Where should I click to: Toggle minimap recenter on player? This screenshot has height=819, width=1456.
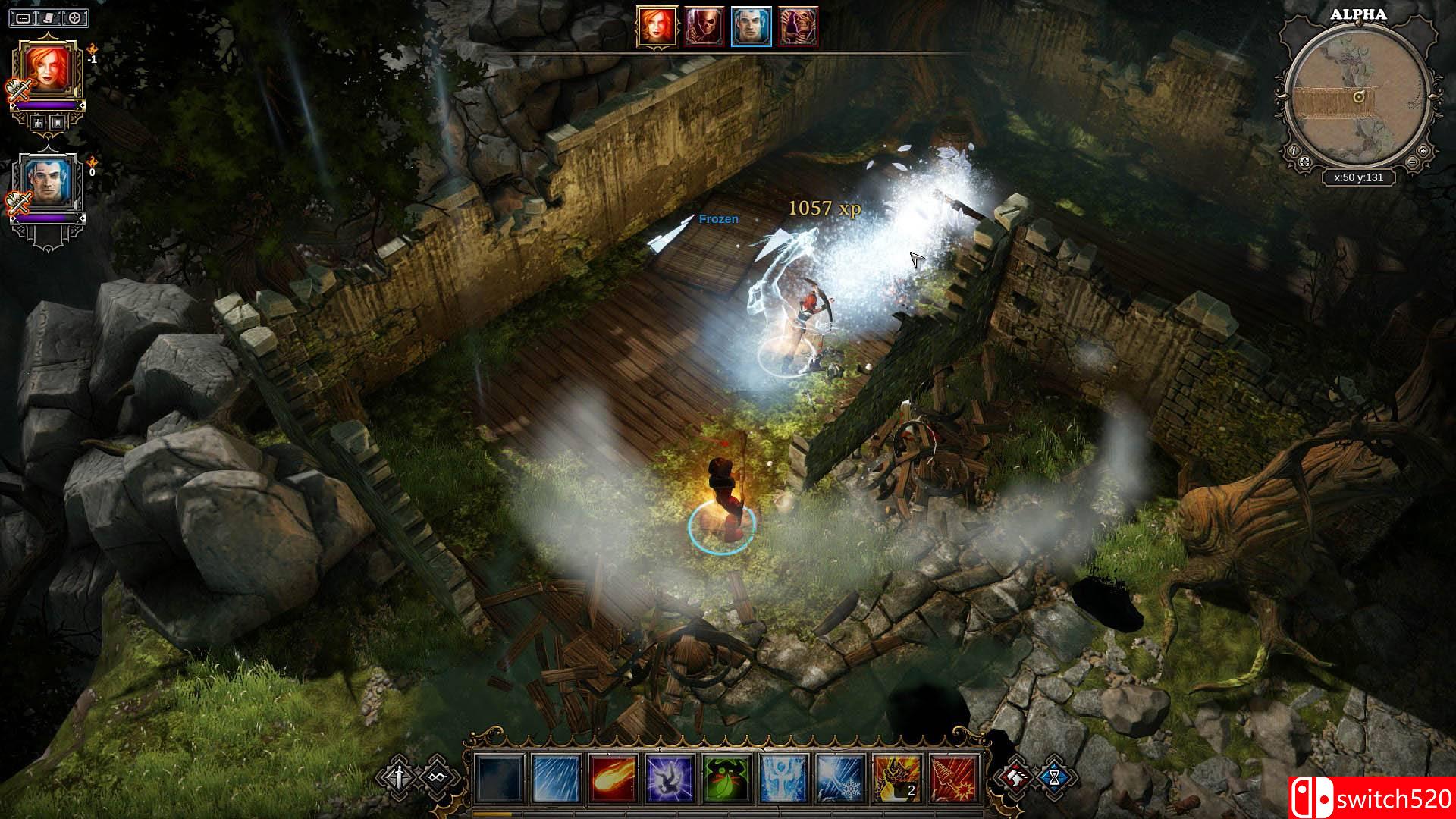(1306, 162)
